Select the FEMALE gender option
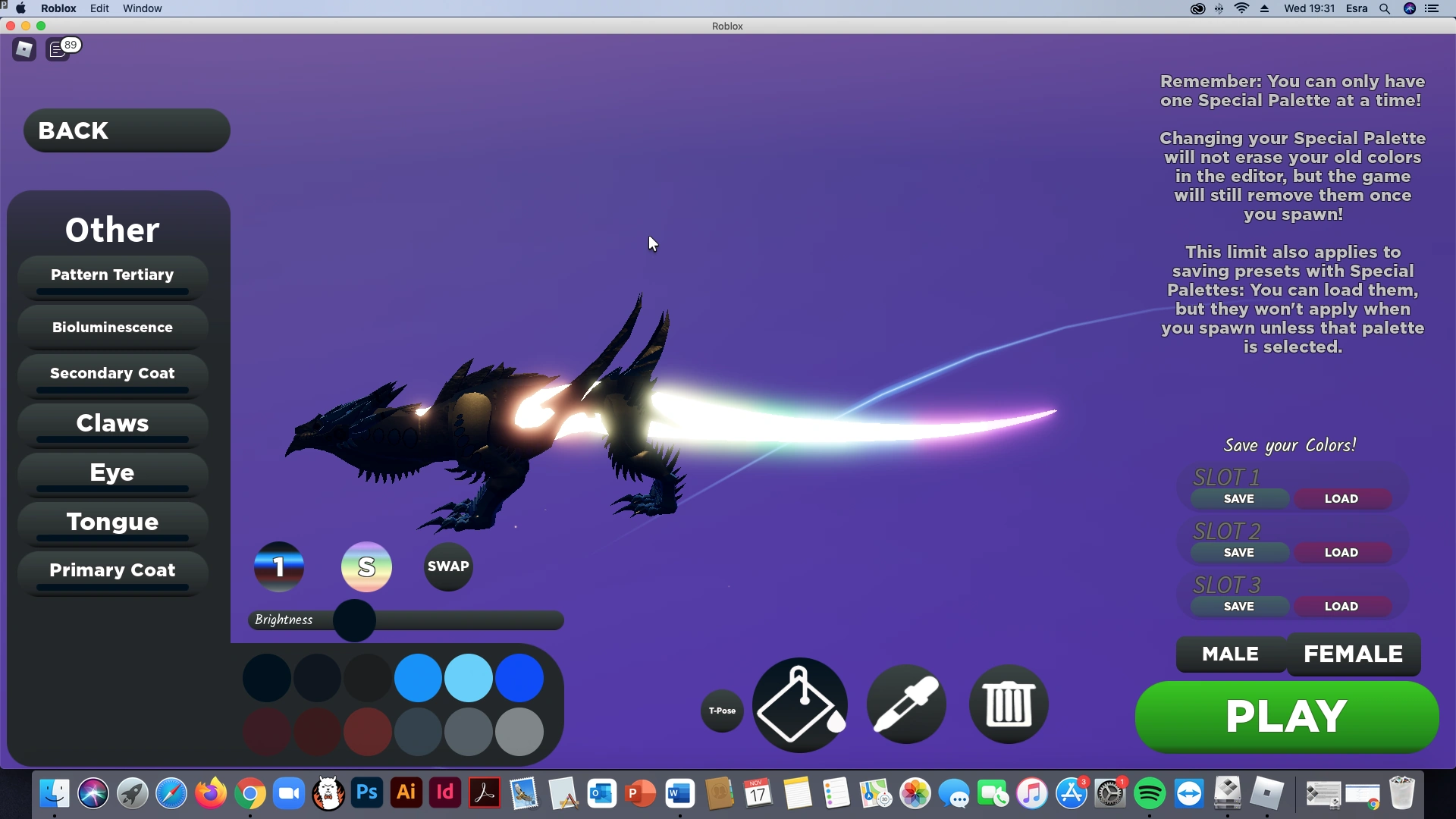 coord(1353,654)
